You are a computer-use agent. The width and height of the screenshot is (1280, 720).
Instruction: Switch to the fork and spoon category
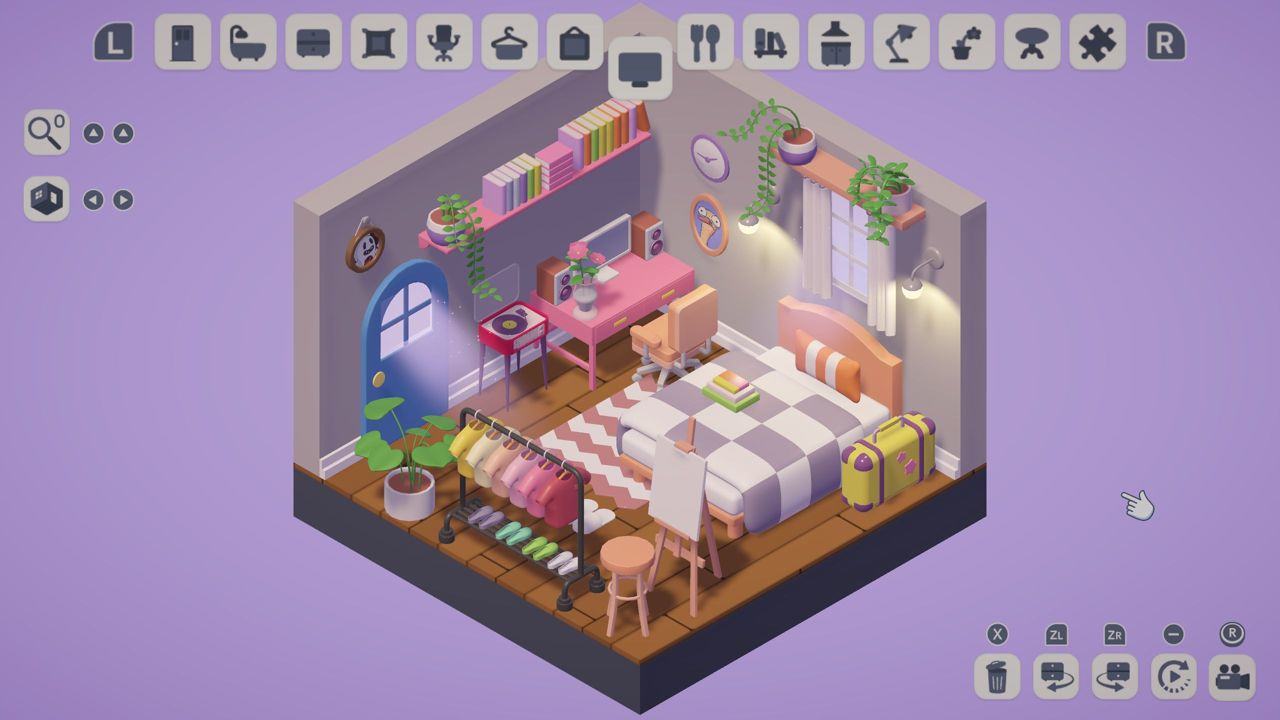[705, 43]
